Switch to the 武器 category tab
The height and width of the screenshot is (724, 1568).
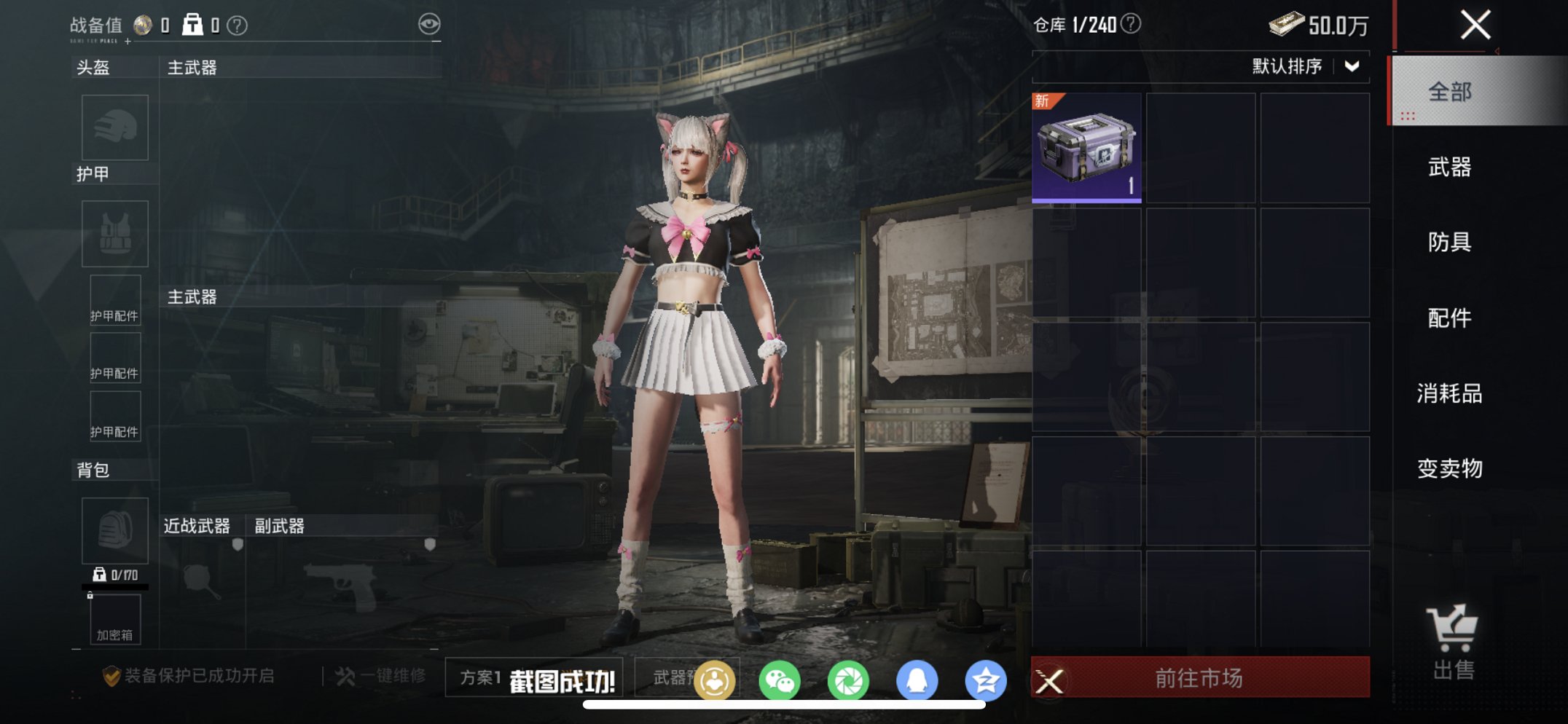coord(1451,167)
